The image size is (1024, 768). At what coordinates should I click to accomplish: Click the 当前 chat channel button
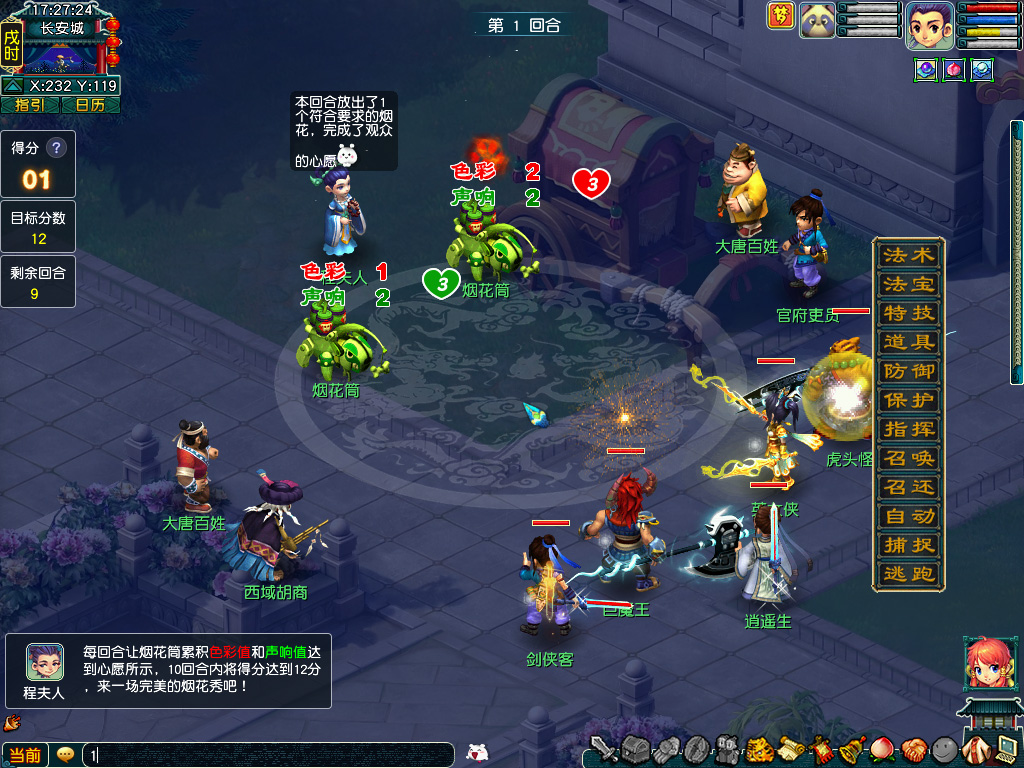point(25,755)
